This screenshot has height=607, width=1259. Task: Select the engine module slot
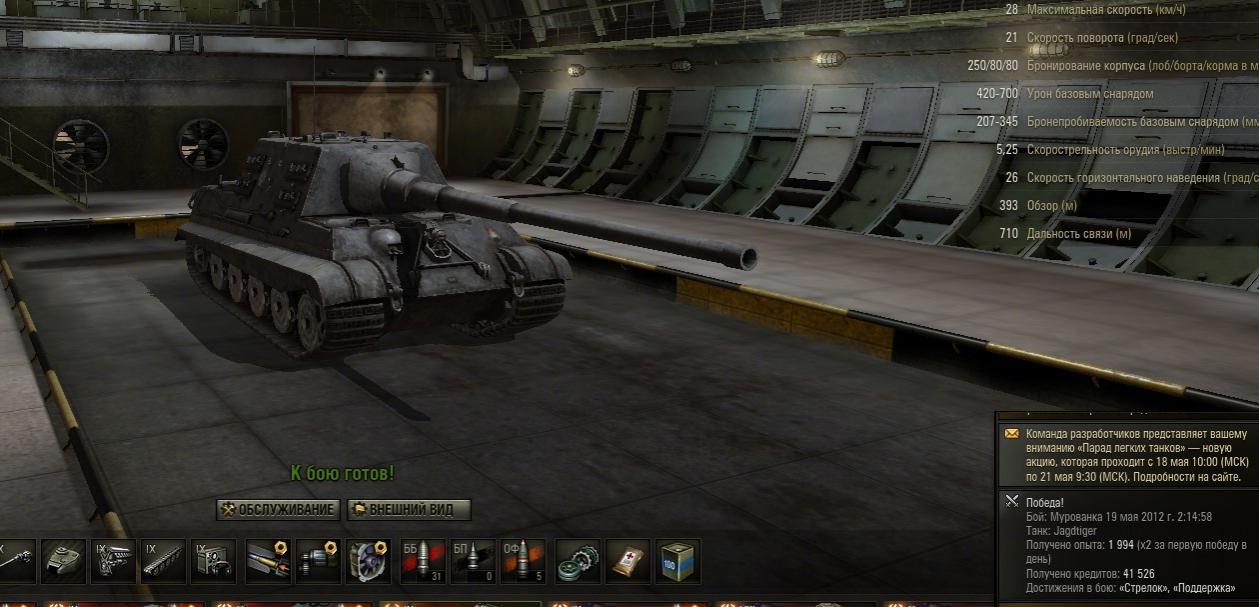click(x=113, y=561)
